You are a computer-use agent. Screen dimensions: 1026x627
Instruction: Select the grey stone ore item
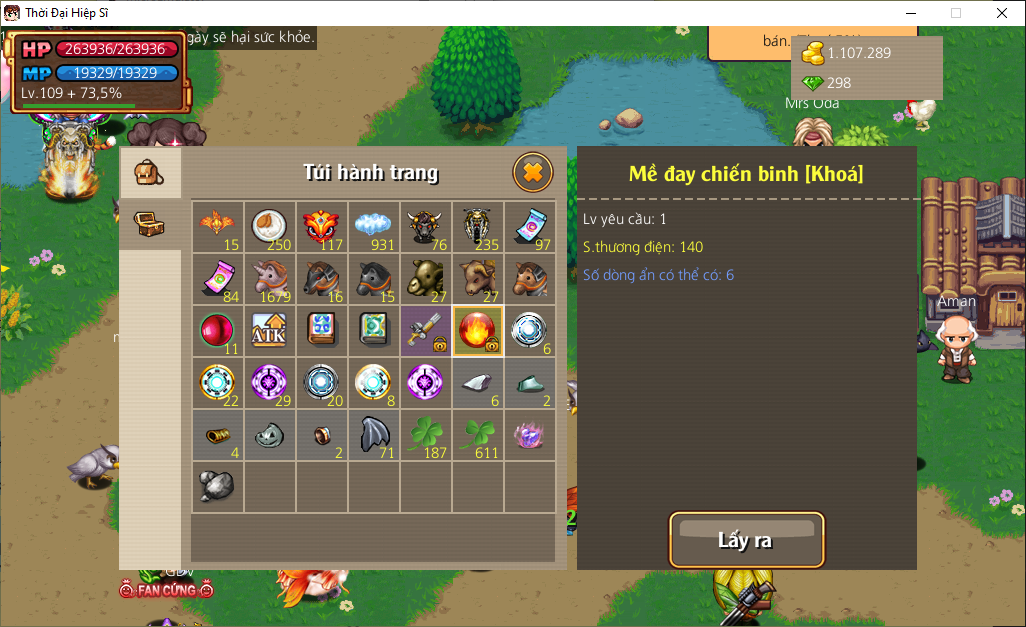click(218, 487)
